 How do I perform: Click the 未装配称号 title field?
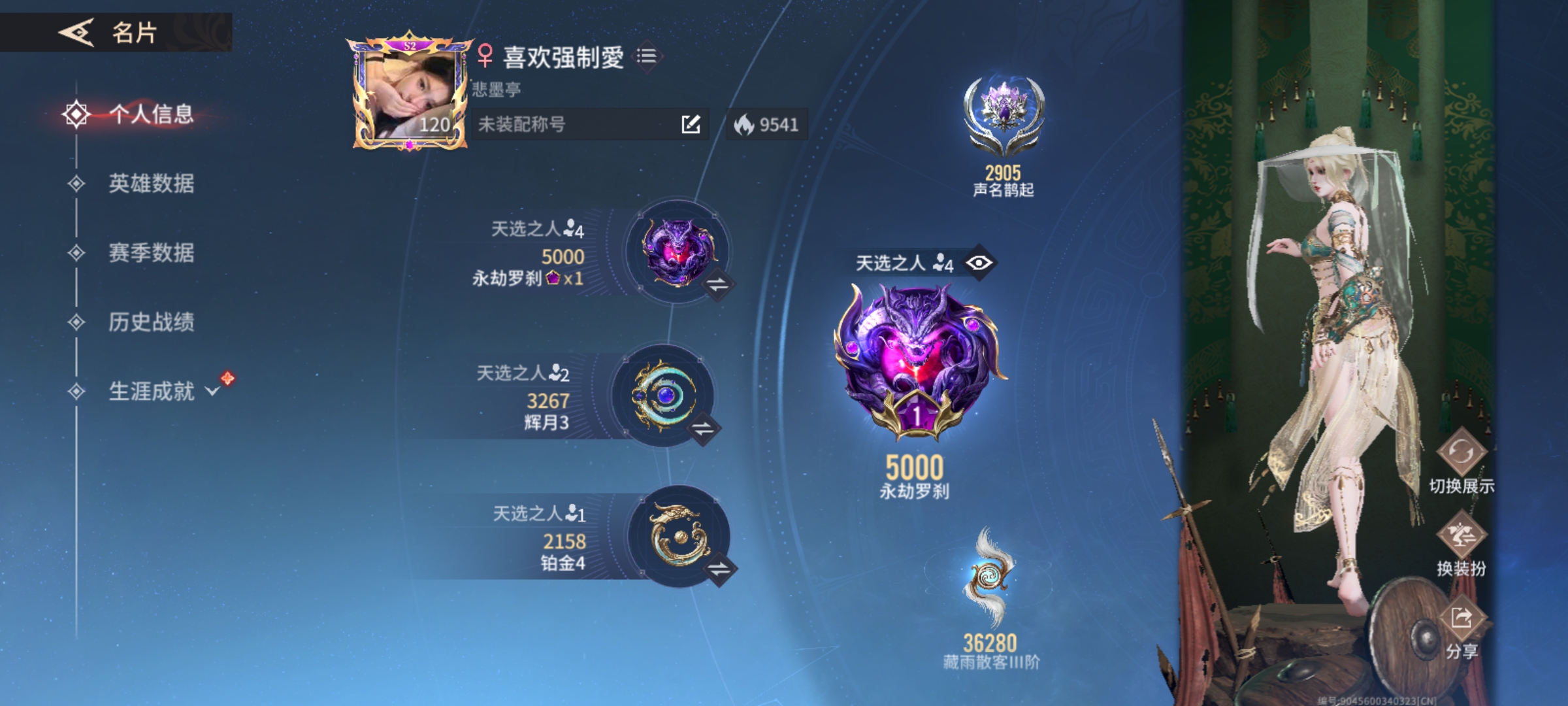coord(555,124)
